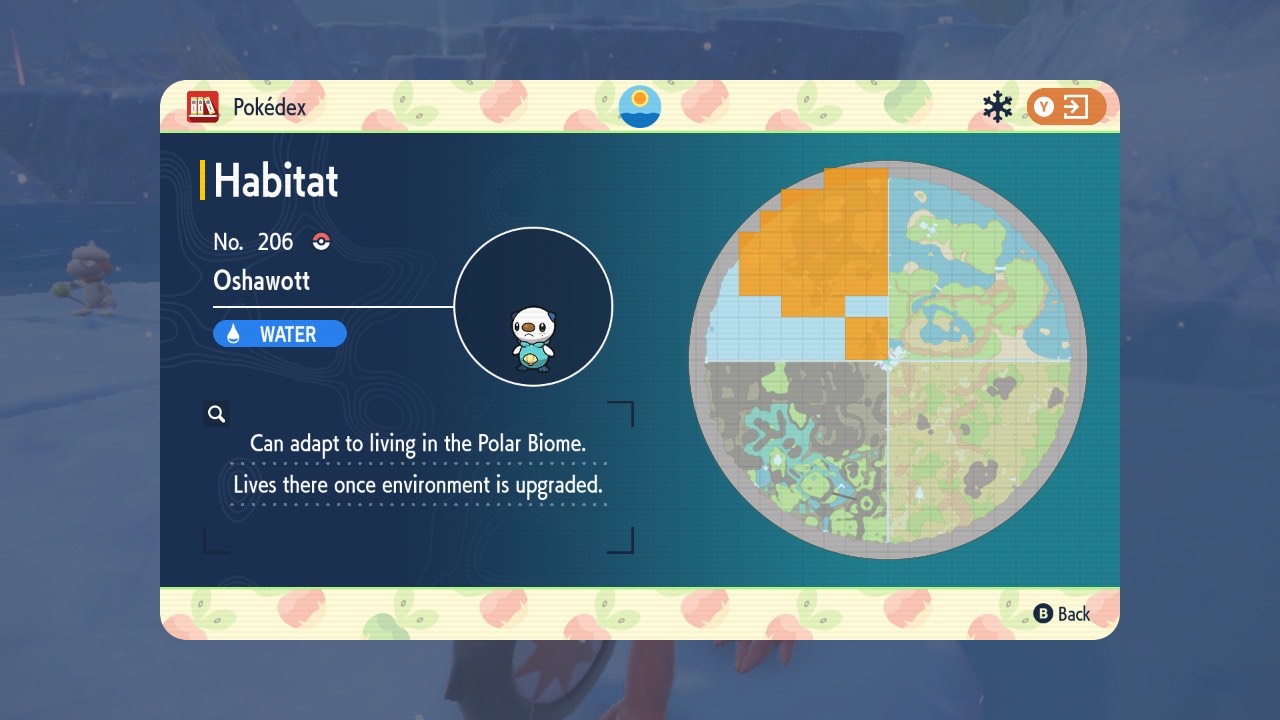Click the orange exit button
The image size is (1280, 720).
[1066, 107]
